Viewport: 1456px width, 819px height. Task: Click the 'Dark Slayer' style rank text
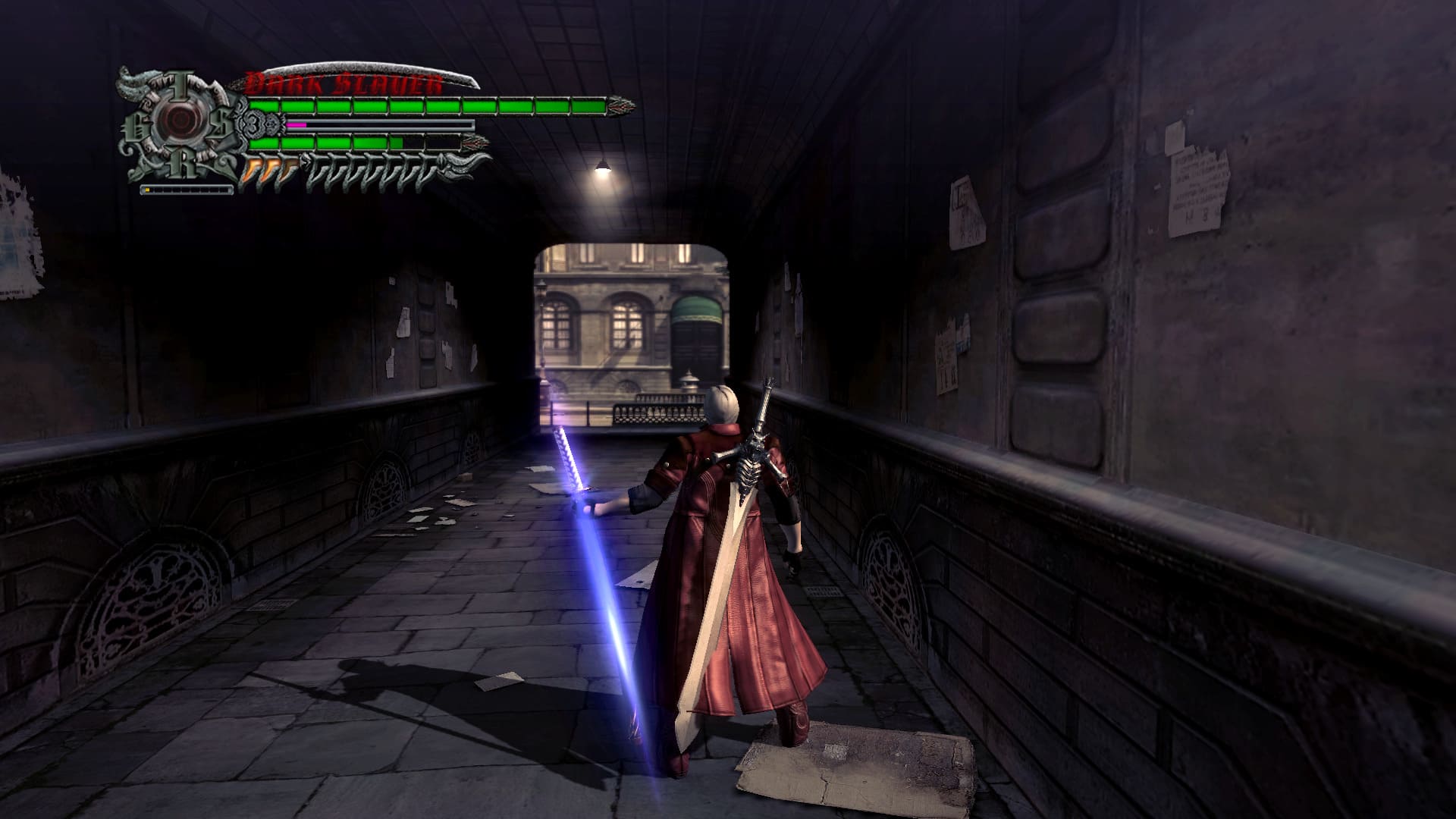[340, 82]
